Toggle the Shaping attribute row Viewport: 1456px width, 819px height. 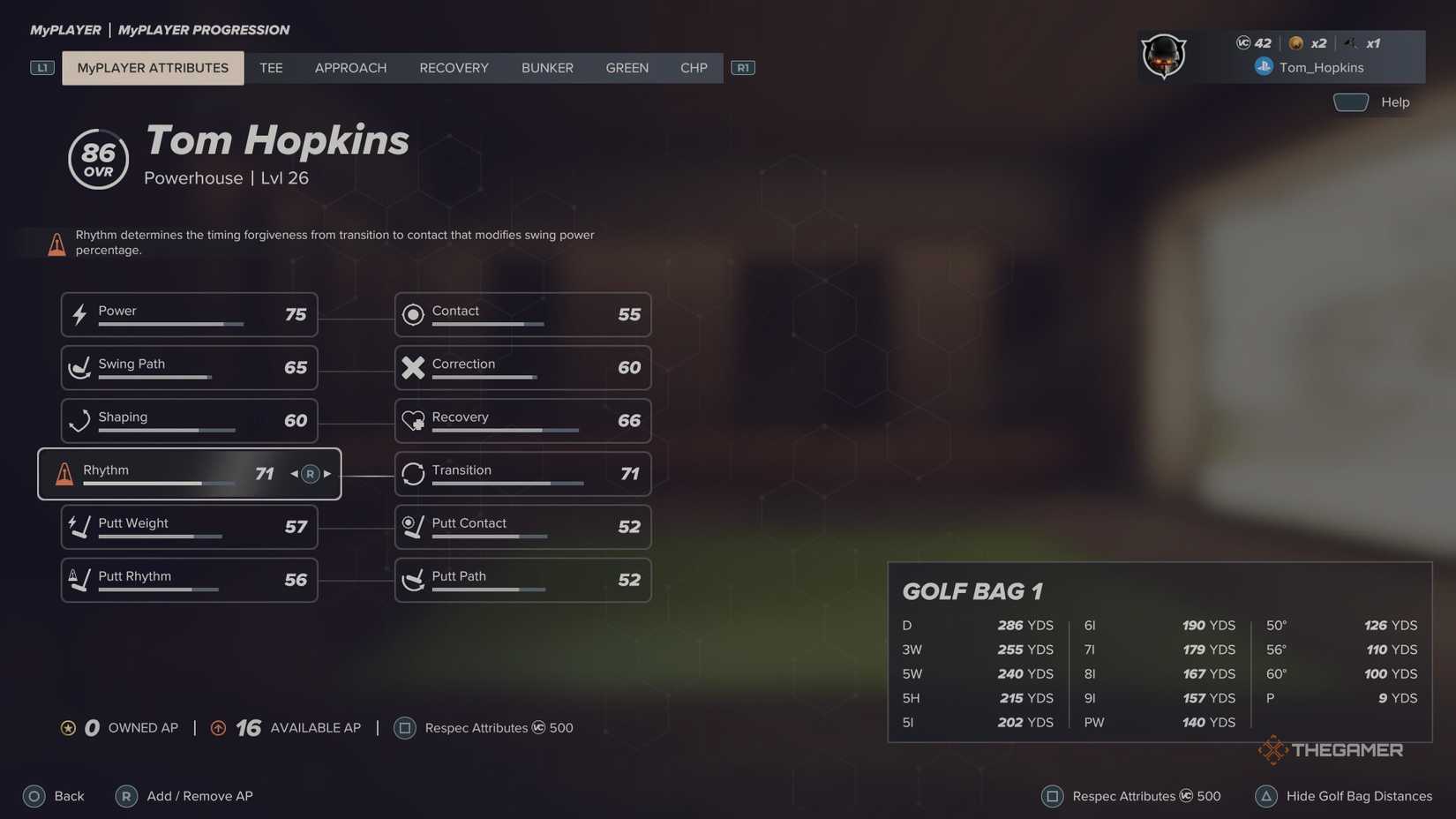[x=189, y=421]
